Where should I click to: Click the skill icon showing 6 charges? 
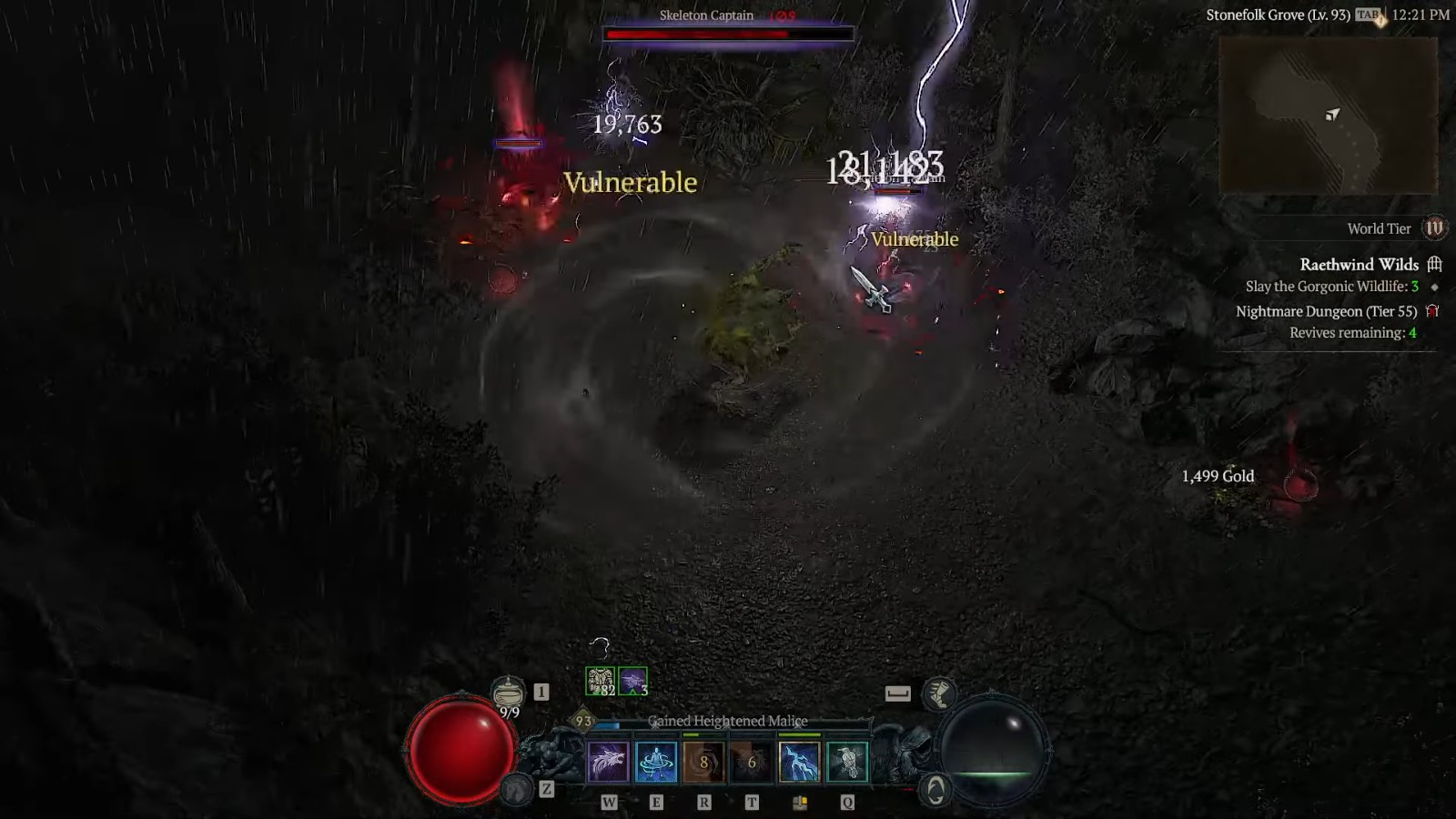pos(752,763)
